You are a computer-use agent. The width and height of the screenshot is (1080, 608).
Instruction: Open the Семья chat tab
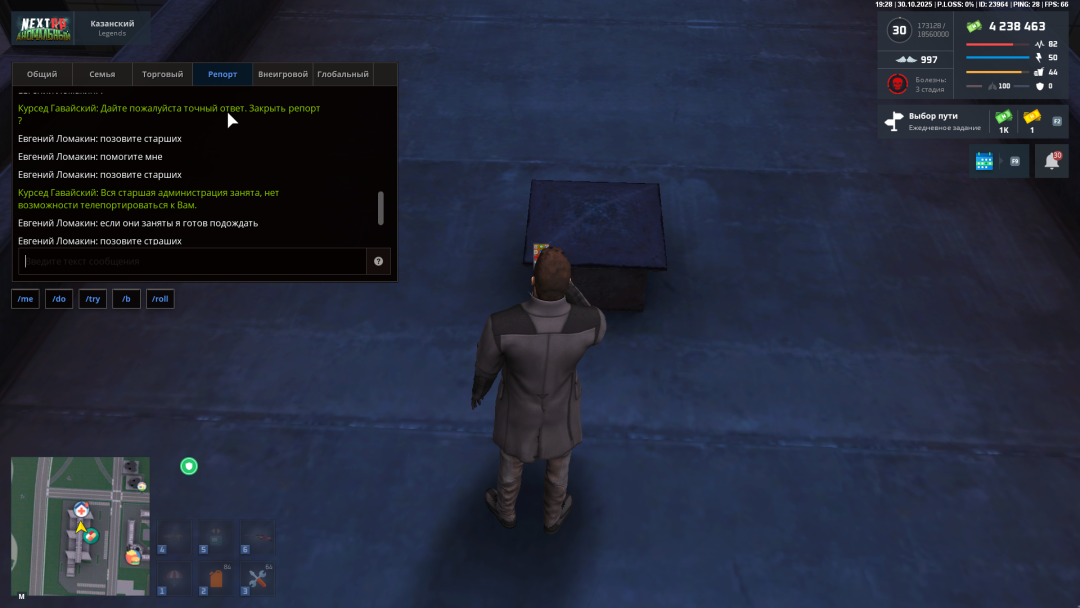pyautogui.click(x=102, y=74)
